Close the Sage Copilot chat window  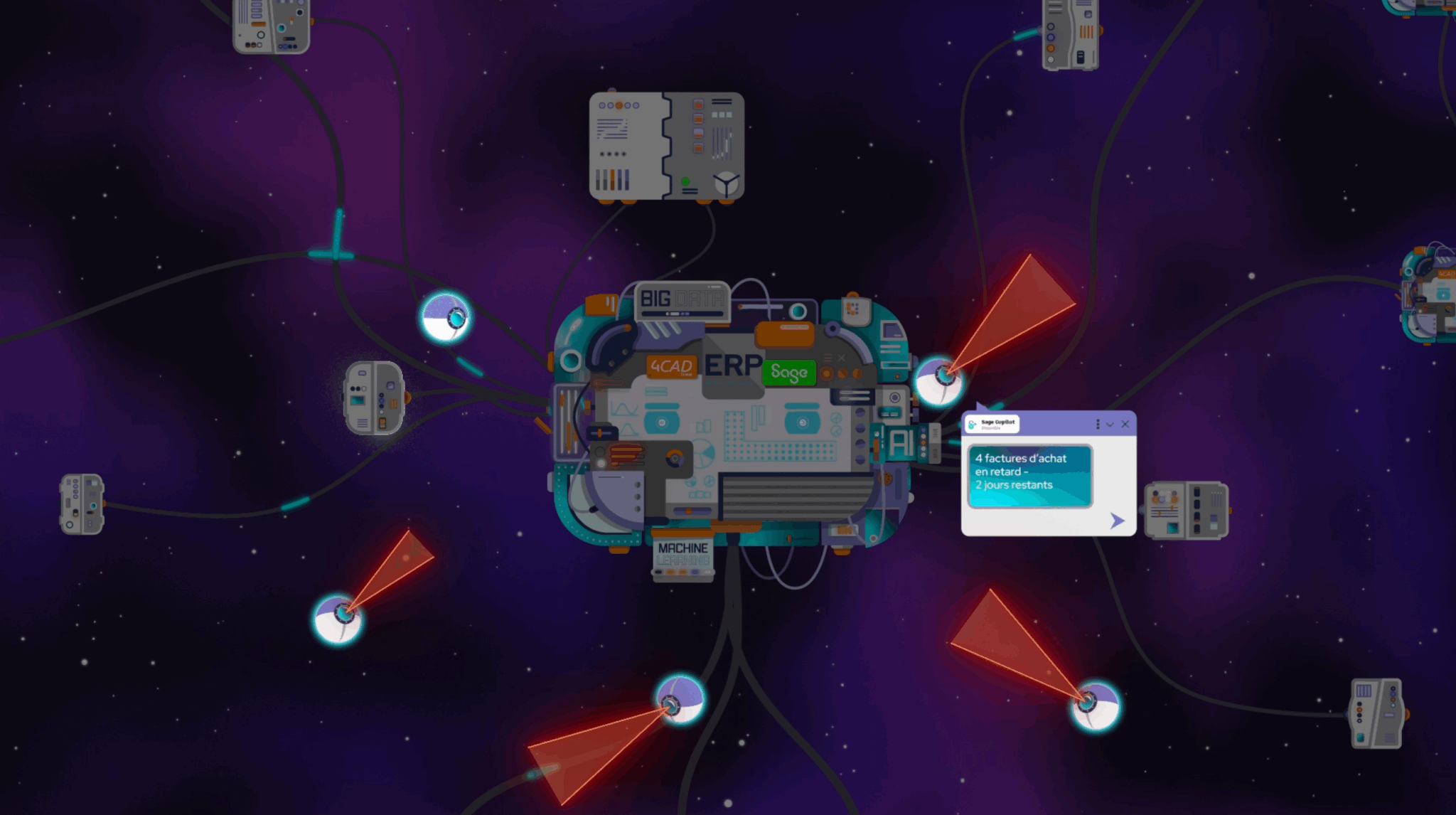click(x=1125, y=425)
